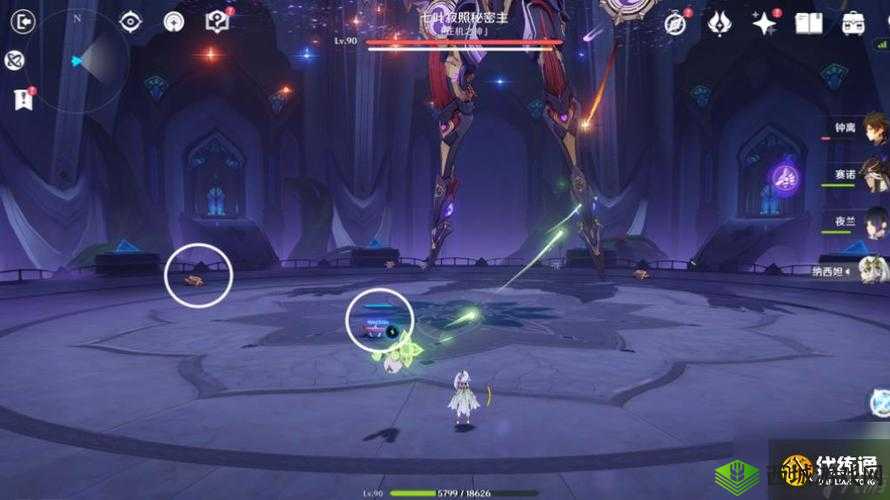The height and width of the screenshot is (500, 890).
Task: Switch to party member 赛诺
Action: [x=873, y=176]
